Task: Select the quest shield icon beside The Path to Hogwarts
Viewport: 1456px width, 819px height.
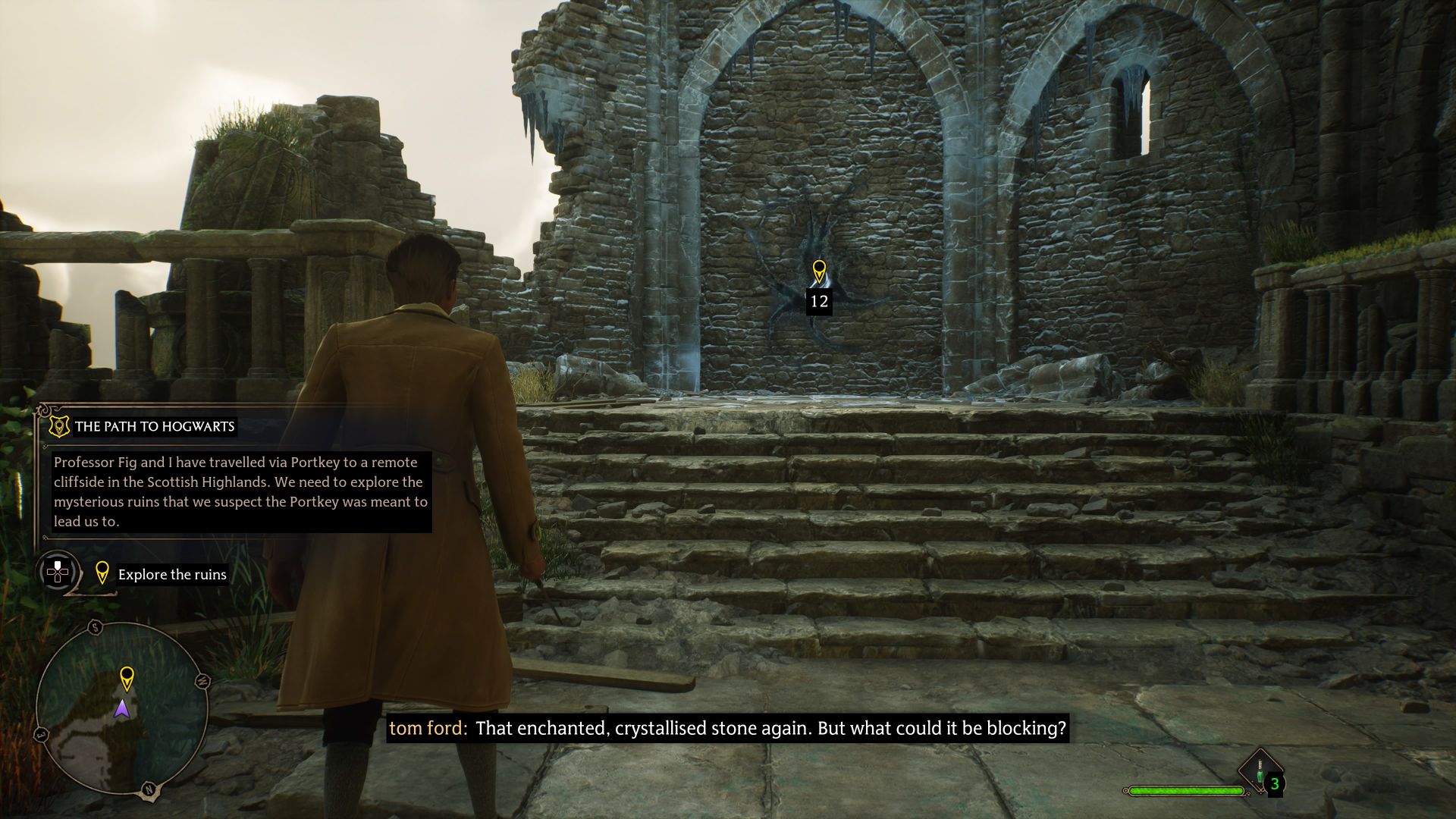Action: pos(59,427)
